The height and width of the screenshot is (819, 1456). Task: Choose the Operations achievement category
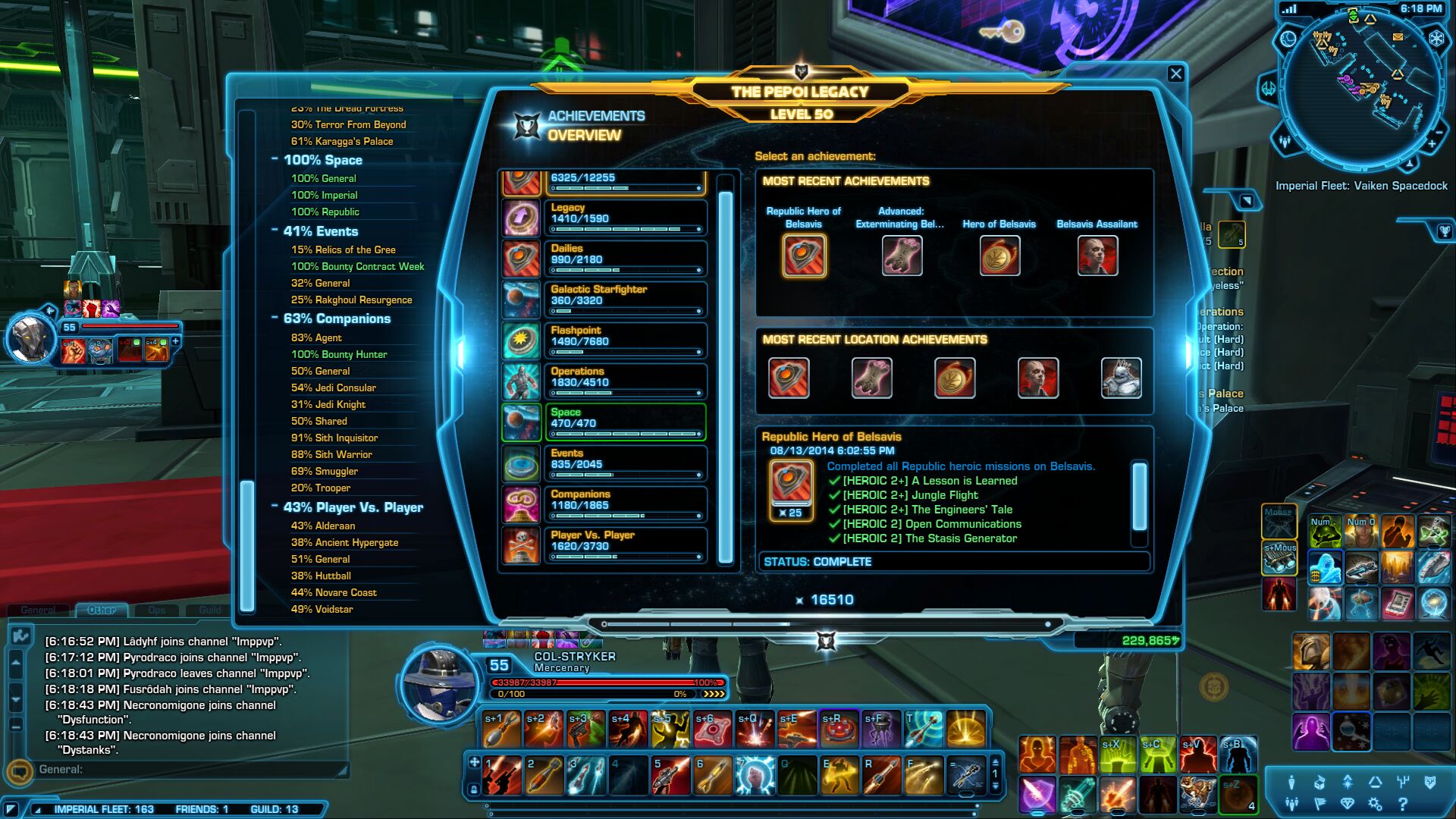click(x=625, y=381)
